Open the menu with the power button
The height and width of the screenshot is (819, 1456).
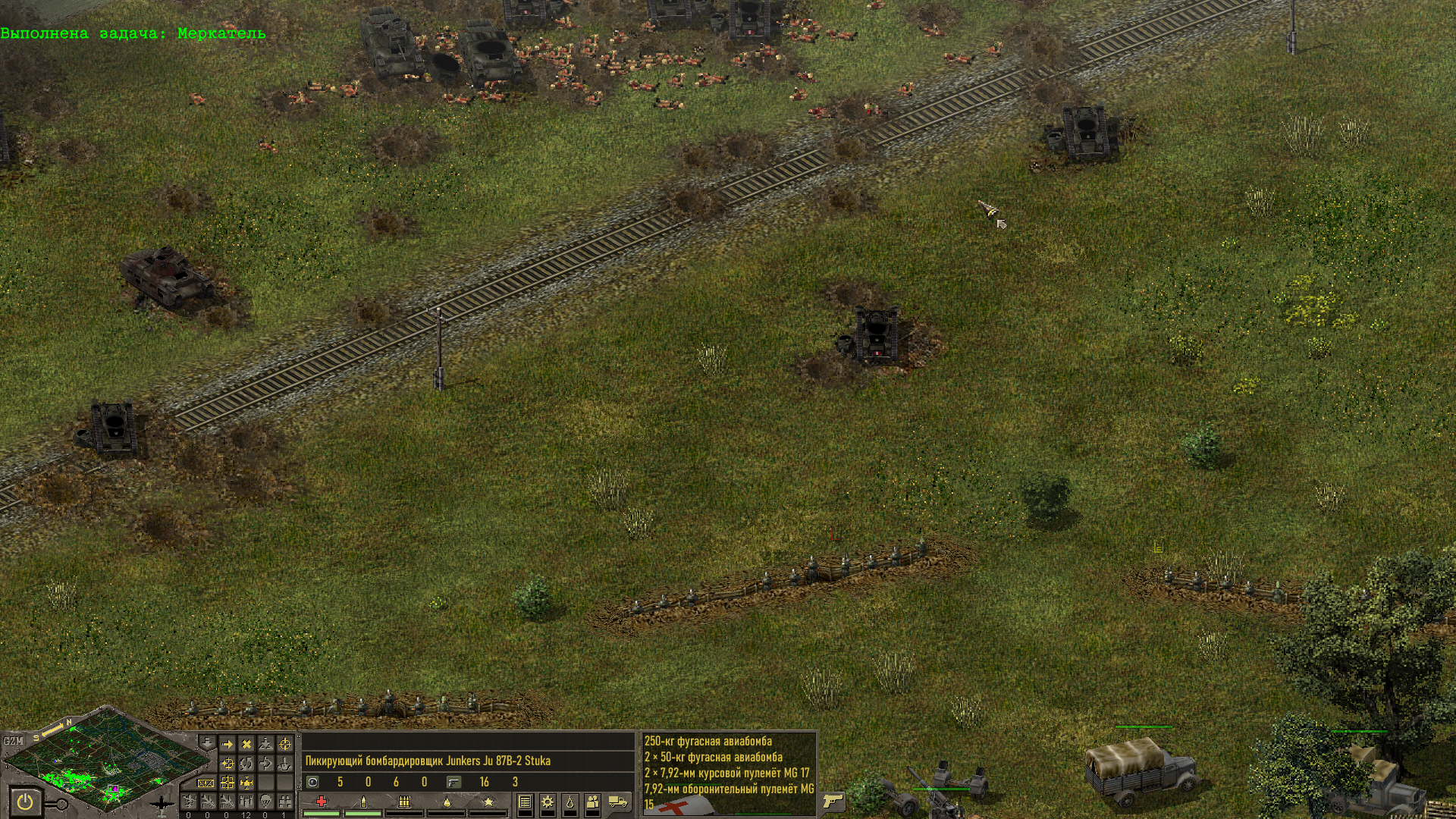coord(25,802)
